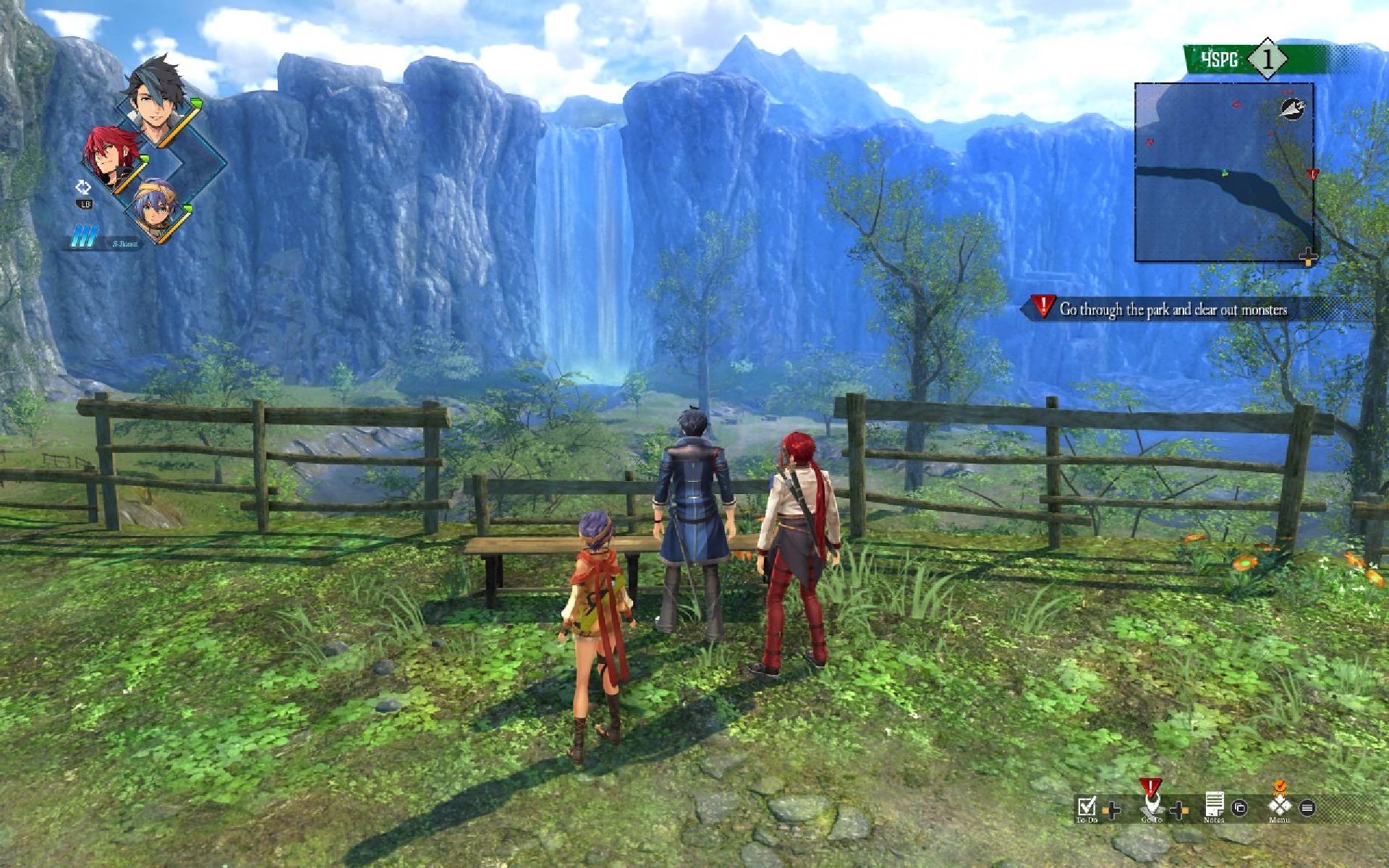Open the Notes page icon
The height and width of the screenshot is (868, 1389).
point(1213,805)
